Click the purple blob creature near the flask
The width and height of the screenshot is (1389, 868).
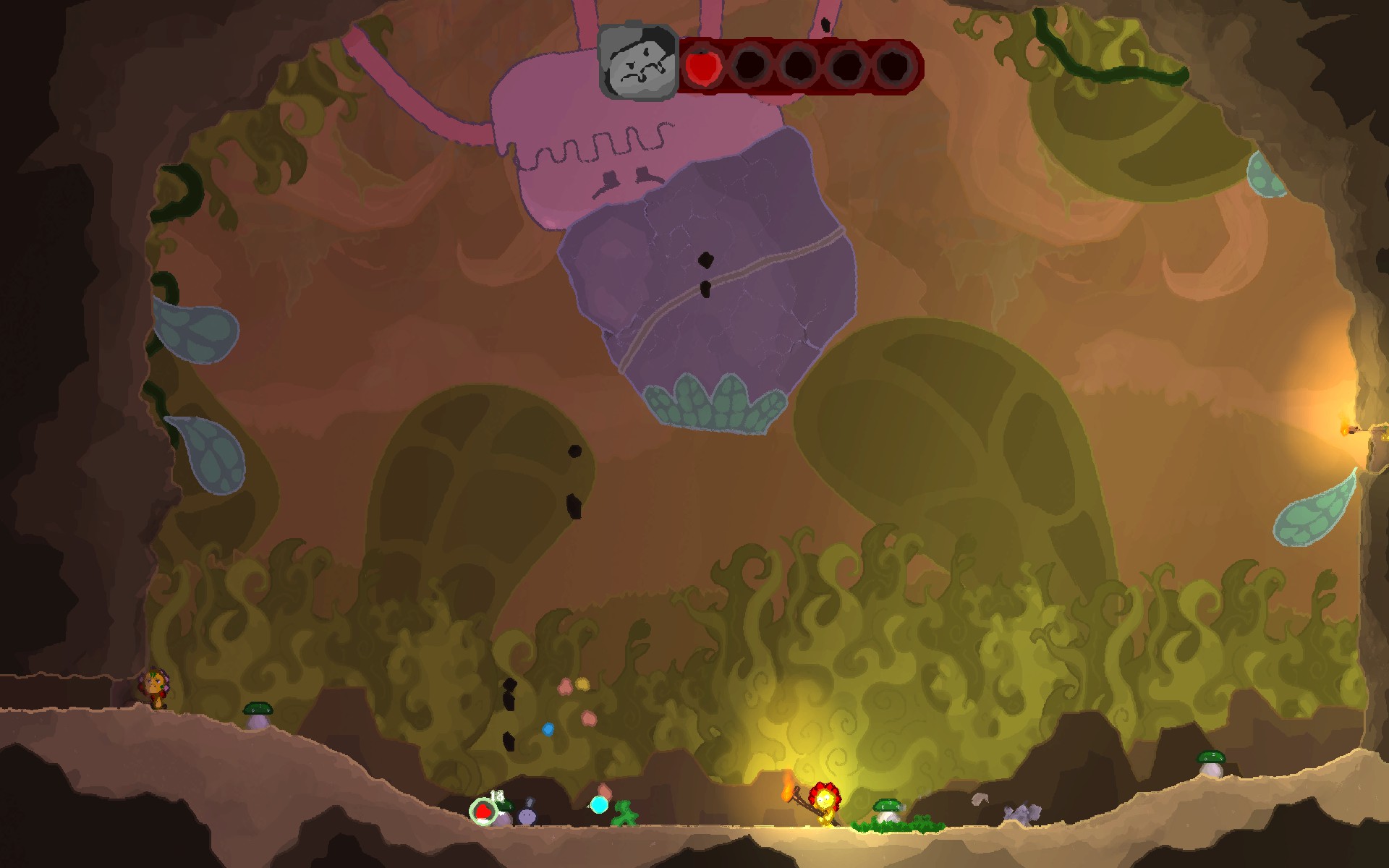click(527, 816)
